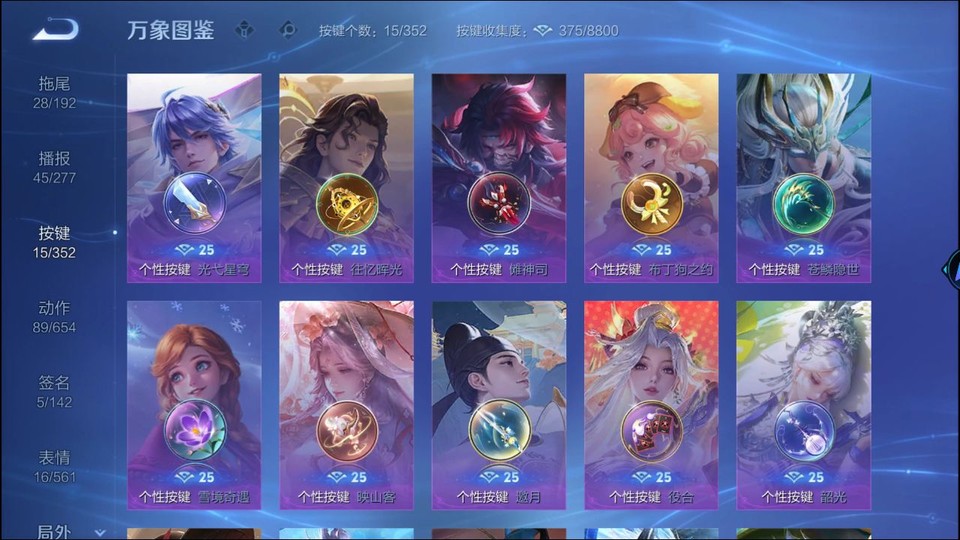Choose the 邀月 key skin card
The image size is (960, 540).
pyautogui.click(x=499, y=405)
